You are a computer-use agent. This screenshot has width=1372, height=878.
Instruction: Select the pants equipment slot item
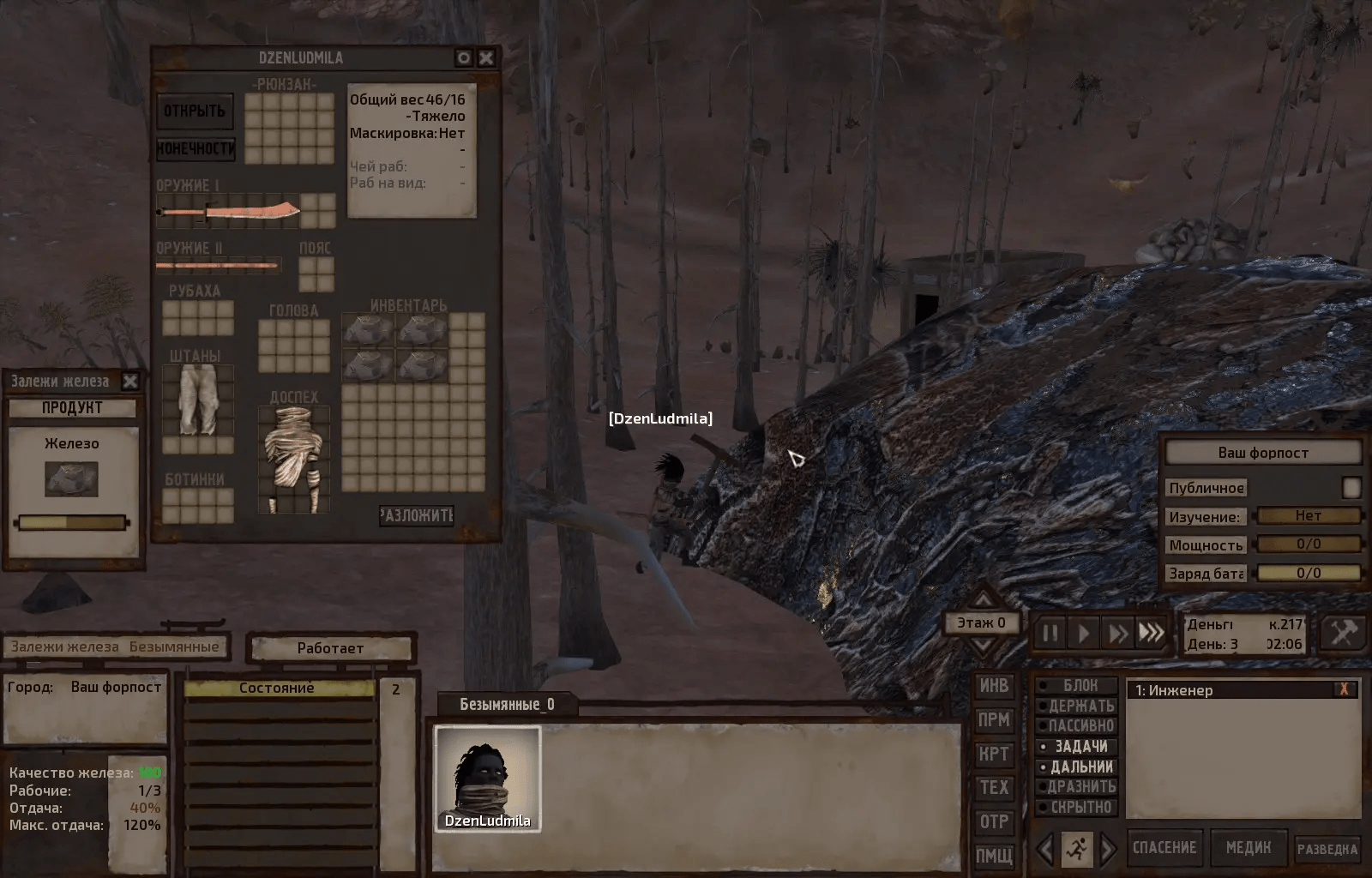(x=198, y=400)
